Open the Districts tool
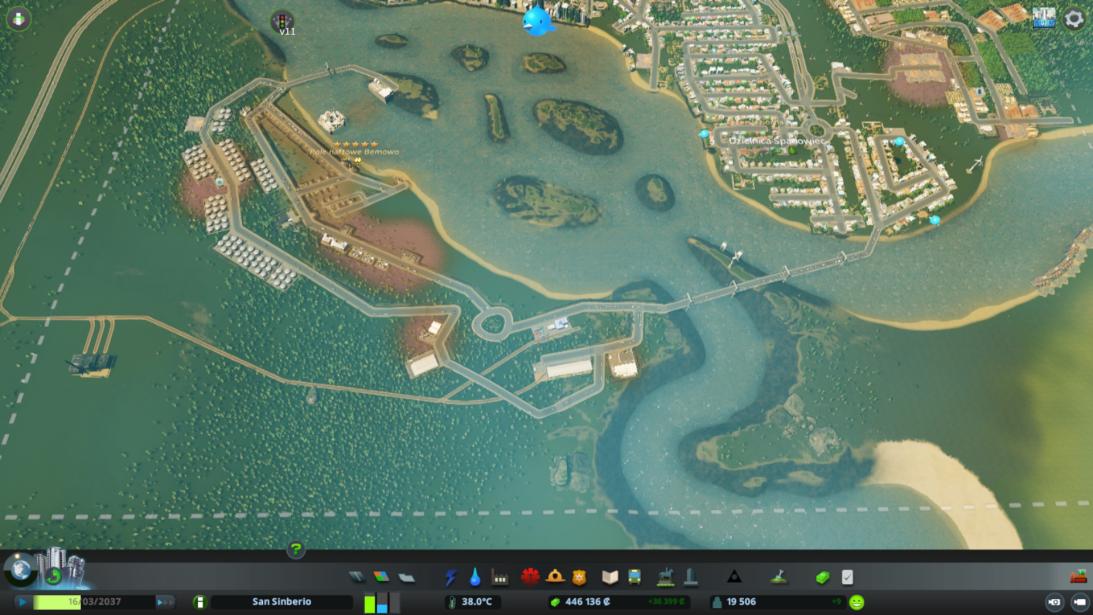1093x615 pixels. pos(405,577)
